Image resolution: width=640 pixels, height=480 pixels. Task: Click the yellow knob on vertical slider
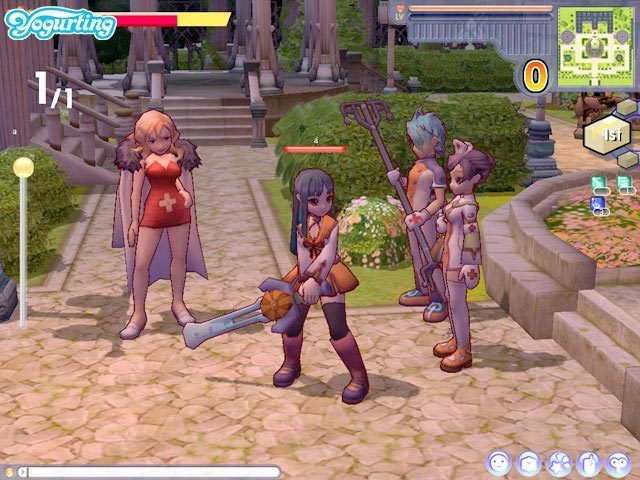click(23, 167)
